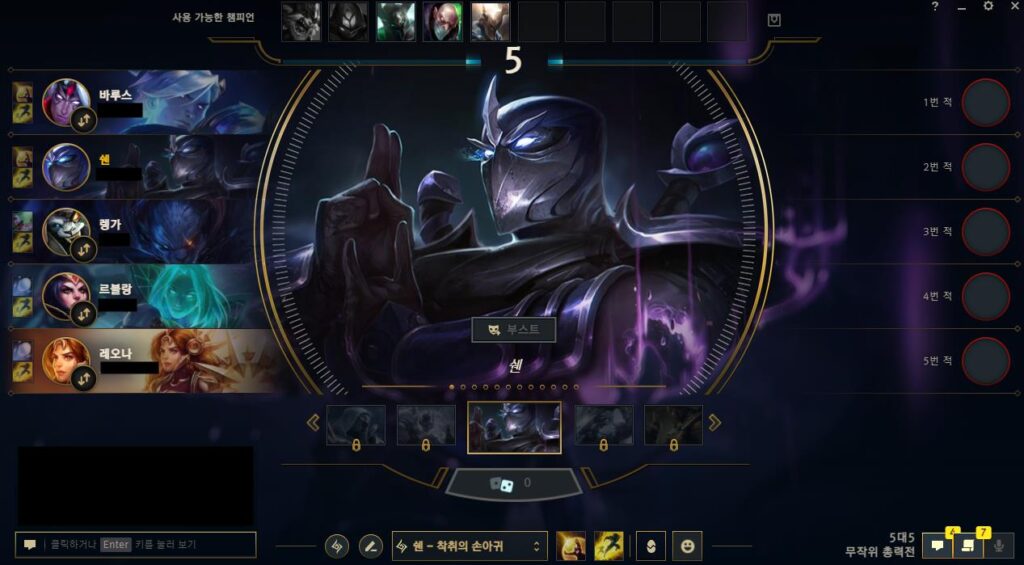The image size is (1024, 565).
Task: Select the Flash summoner spell slot
Action: tap(609, 546)
